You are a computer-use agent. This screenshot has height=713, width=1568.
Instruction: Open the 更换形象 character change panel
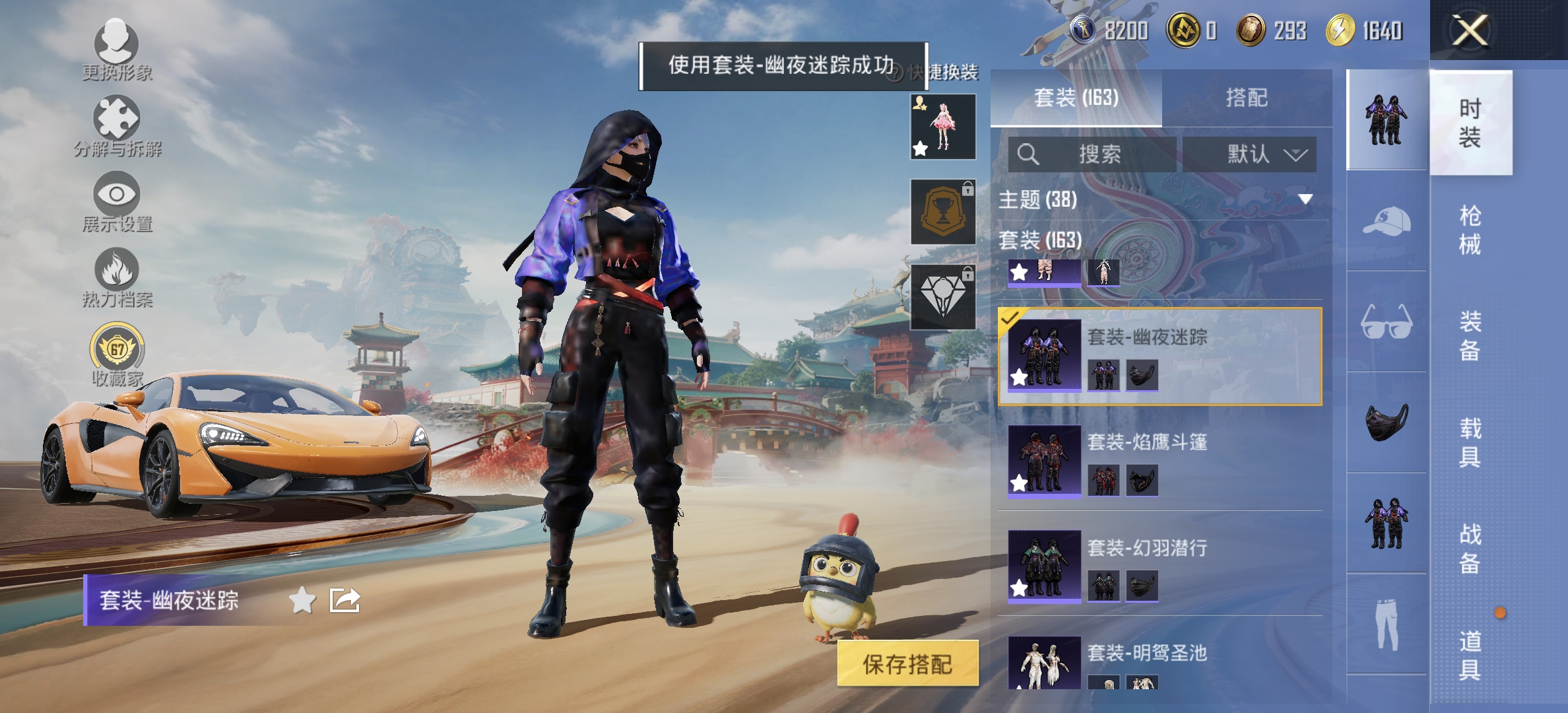point(117,53)
